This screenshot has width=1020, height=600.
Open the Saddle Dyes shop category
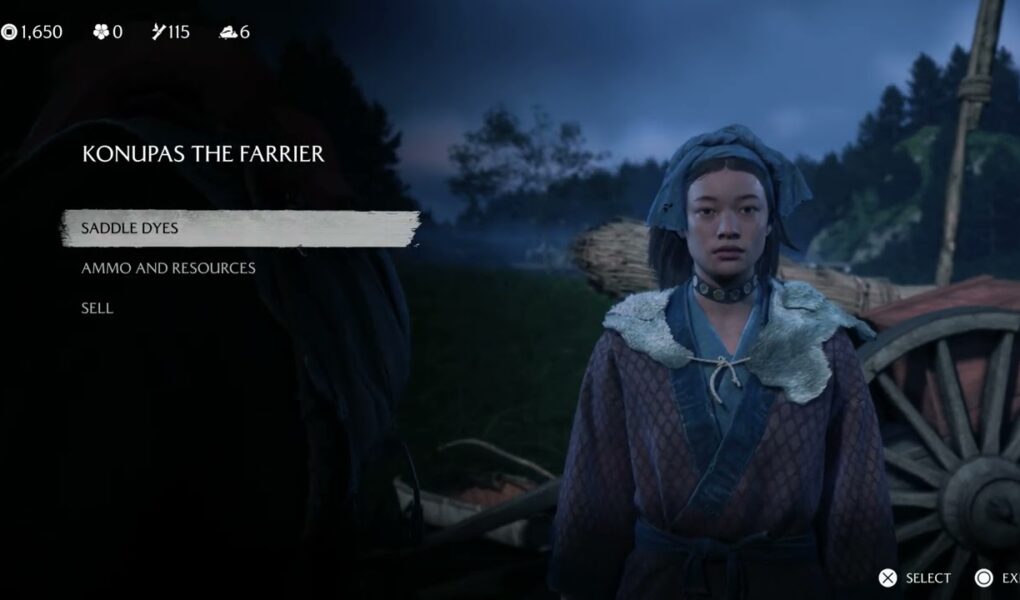point(130,228)
